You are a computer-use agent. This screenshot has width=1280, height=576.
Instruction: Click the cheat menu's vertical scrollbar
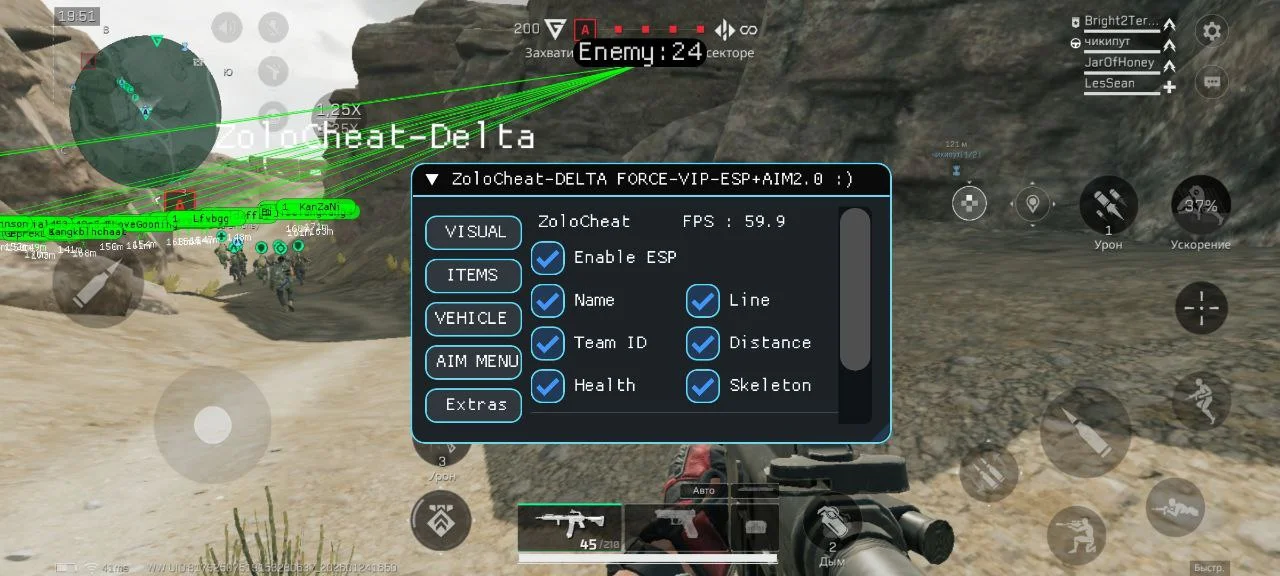(854, 290)
